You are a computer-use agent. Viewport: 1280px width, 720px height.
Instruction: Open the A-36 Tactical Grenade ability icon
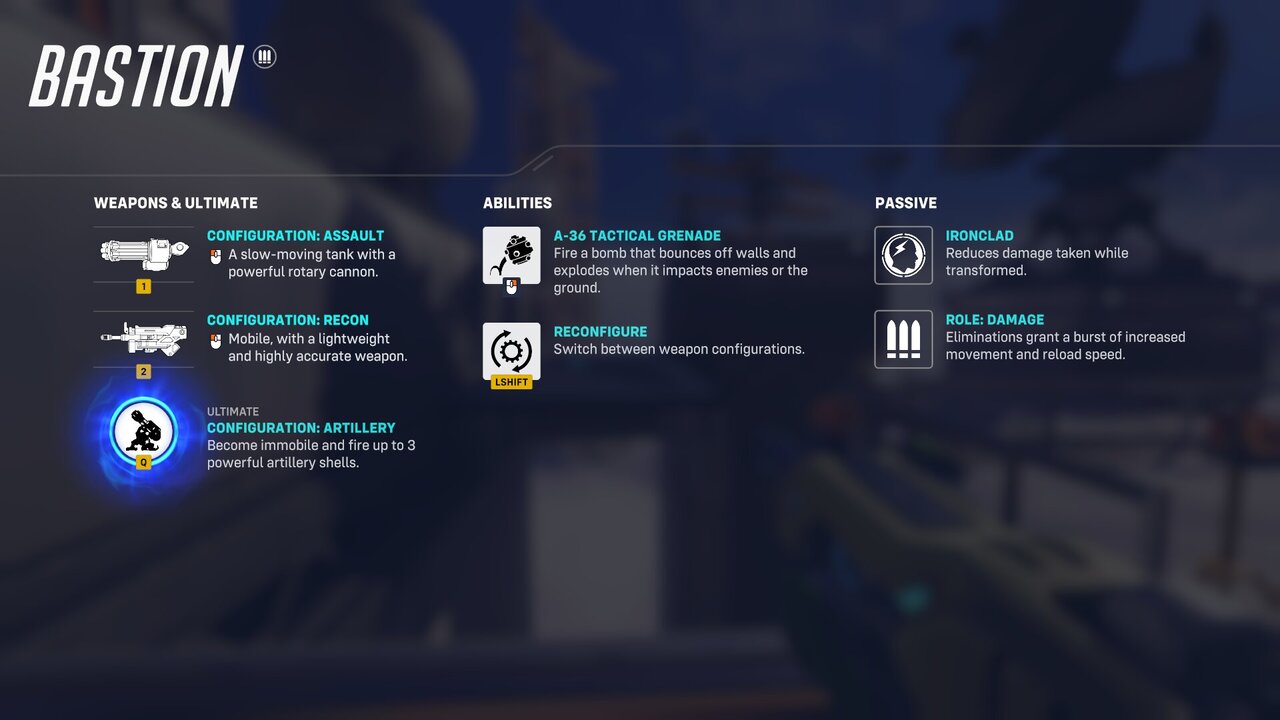[x=511, y=254]
